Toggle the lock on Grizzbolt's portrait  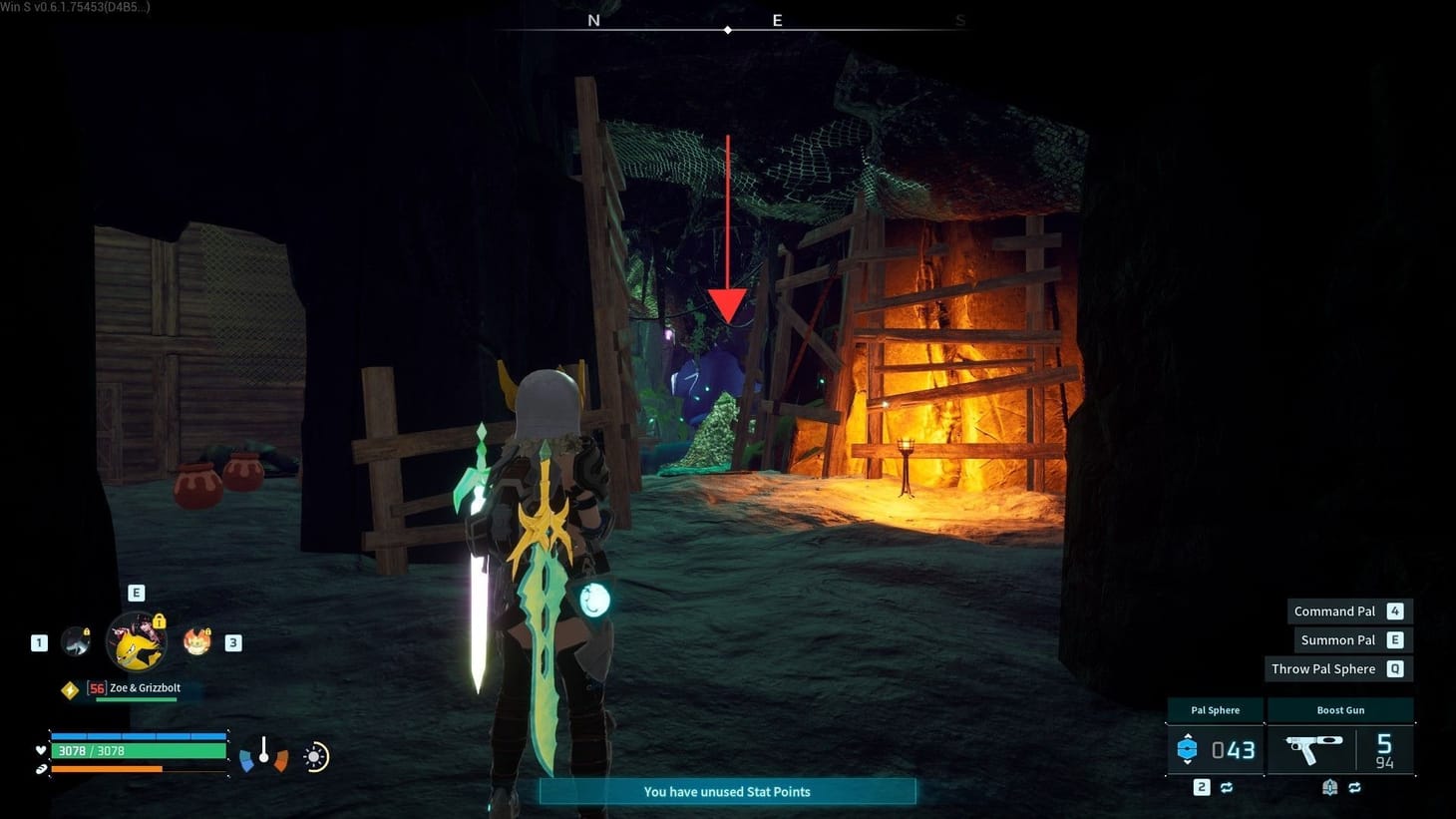[x=160, y=620]
